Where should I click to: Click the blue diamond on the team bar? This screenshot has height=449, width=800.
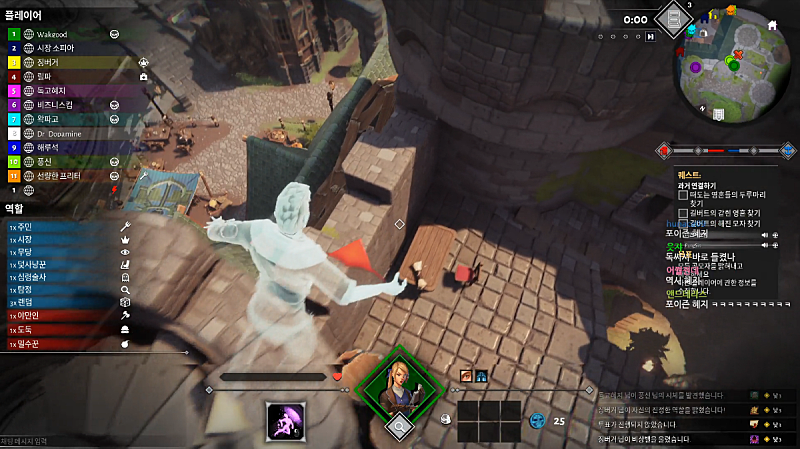(788, 151)
